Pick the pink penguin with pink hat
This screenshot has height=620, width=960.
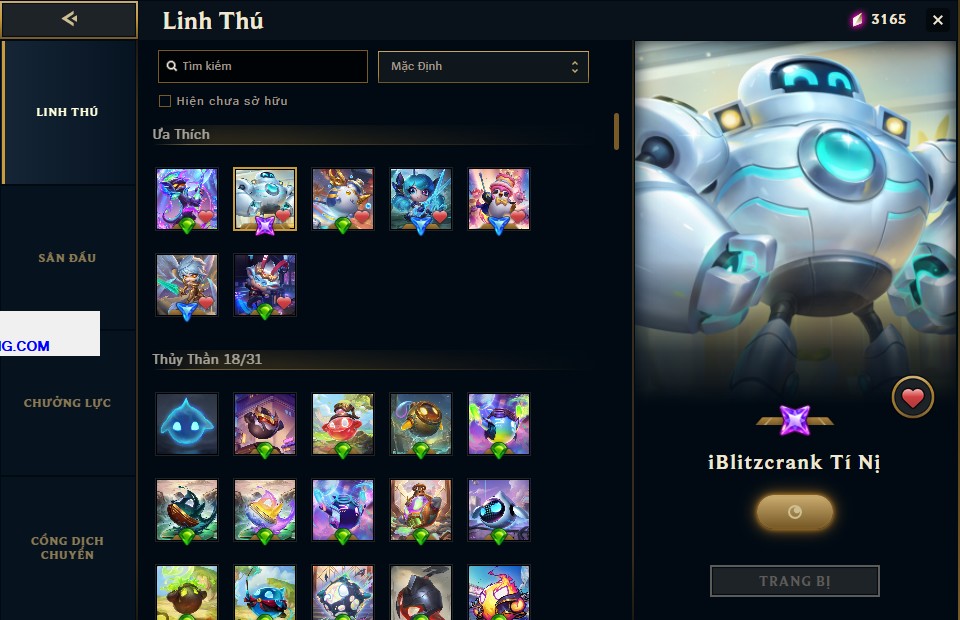coord(499,199)
